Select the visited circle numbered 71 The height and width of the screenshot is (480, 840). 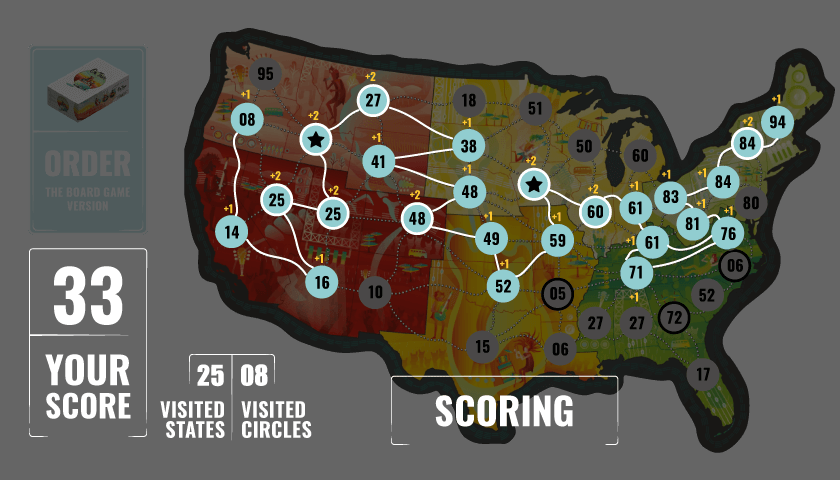[x=636, y=272]
